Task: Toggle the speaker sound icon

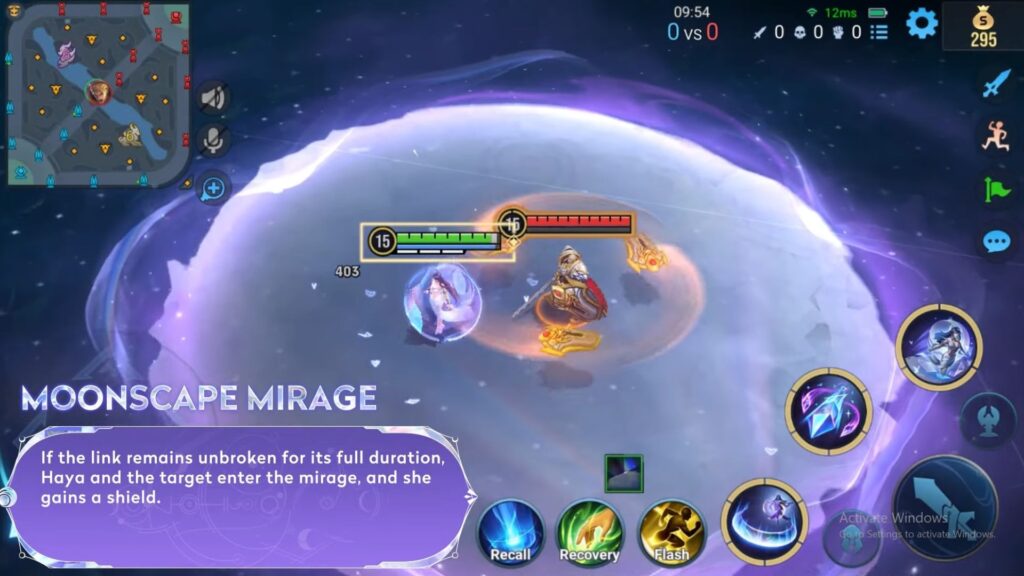Action: (212, 97)
